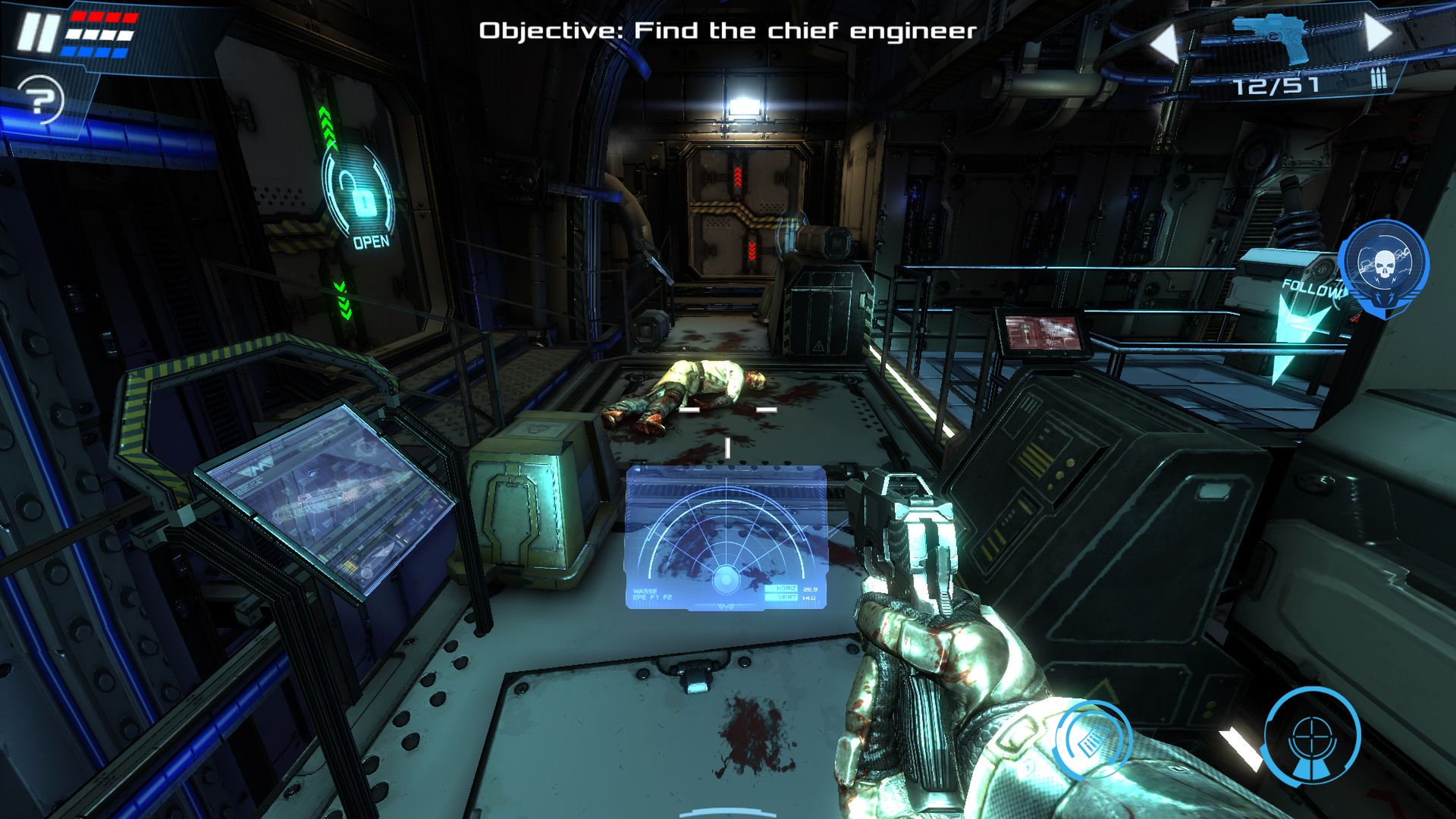Pause the game with the pause button
1456x819 pixels.
point(38,33)
